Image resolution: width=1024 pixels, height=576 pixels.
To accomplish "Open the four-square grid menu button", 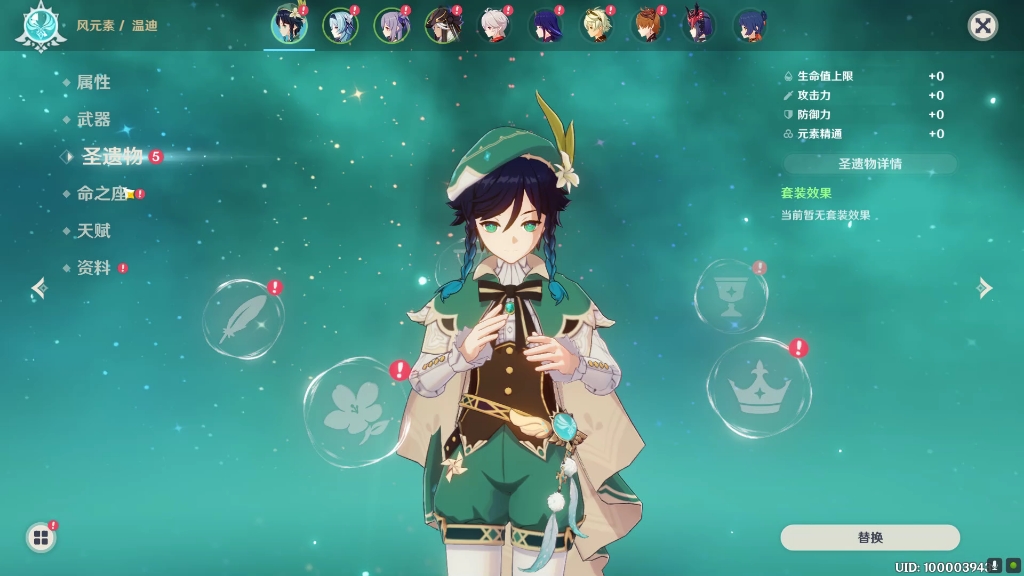I will pos(41,538).
